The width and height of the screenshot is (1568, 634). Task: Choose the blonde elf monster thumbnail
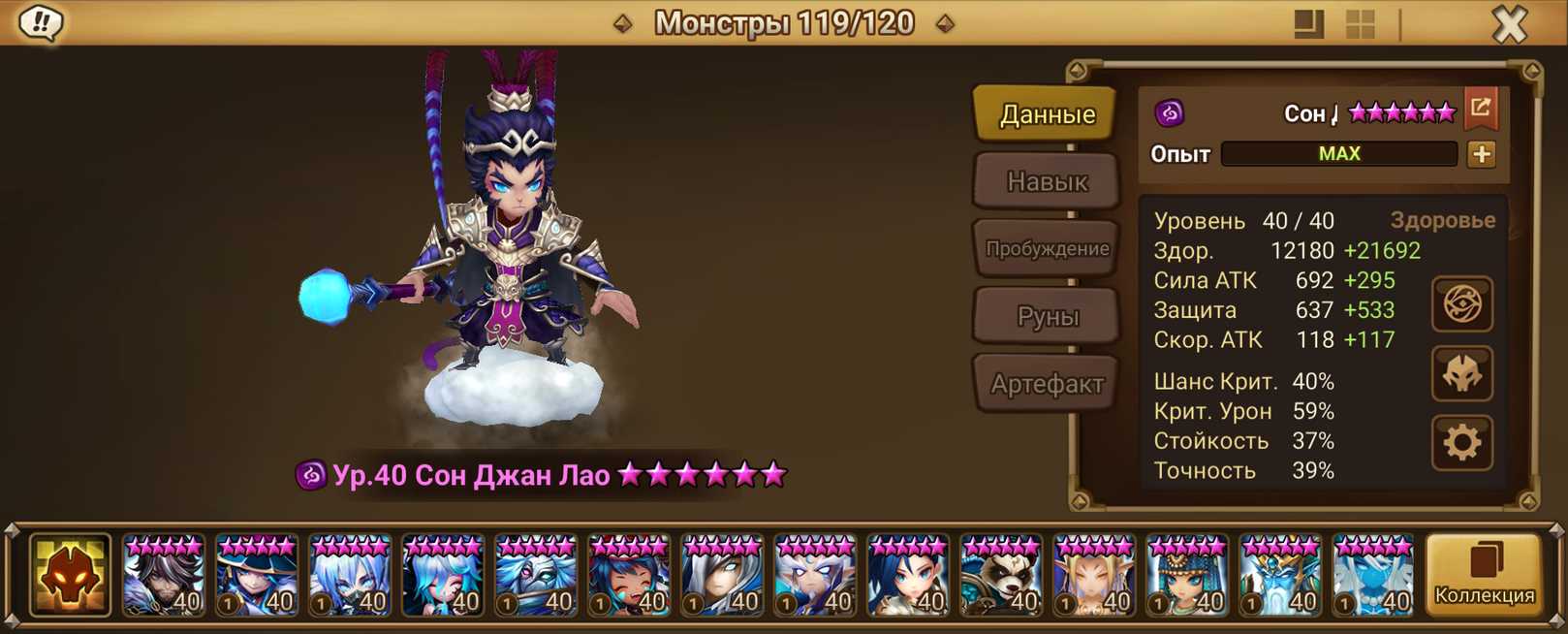point(1093,575)
